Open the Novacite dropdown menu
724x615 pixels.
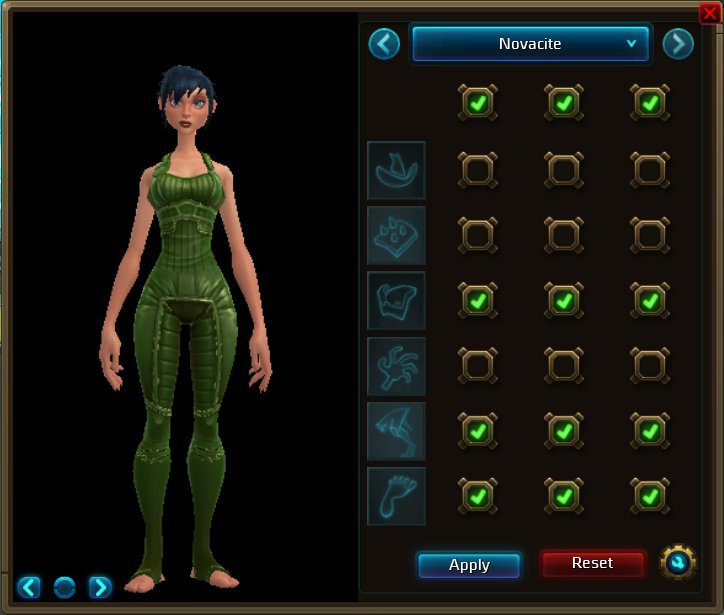pyautogui.click(x=530, y=44)
